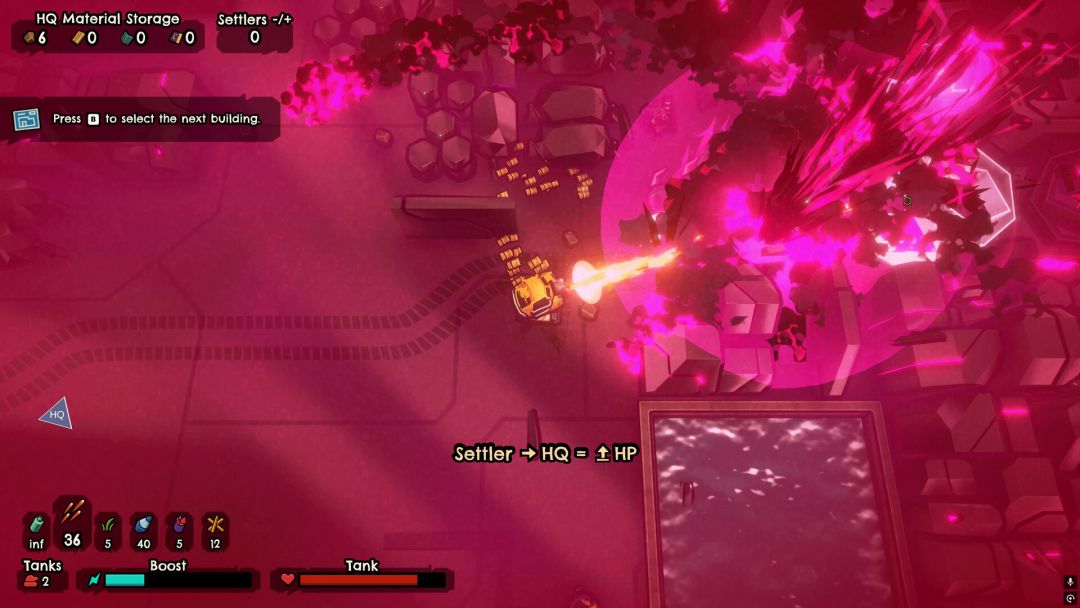Select the green canister weapon with infinite ammo
Screen dimensions: 1080x608
point(36,531)
